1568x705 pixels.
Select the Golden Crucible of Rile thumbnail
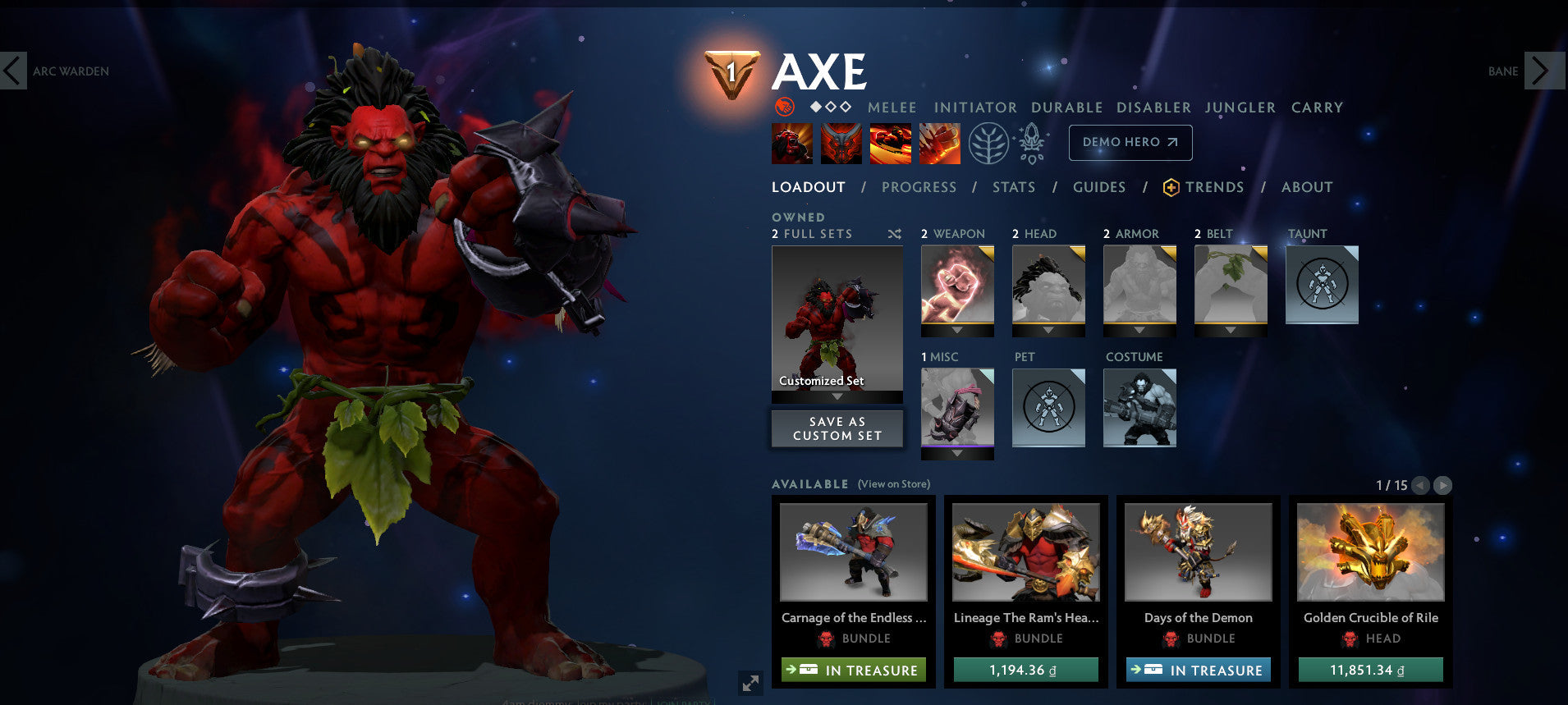pos(1369,553)
